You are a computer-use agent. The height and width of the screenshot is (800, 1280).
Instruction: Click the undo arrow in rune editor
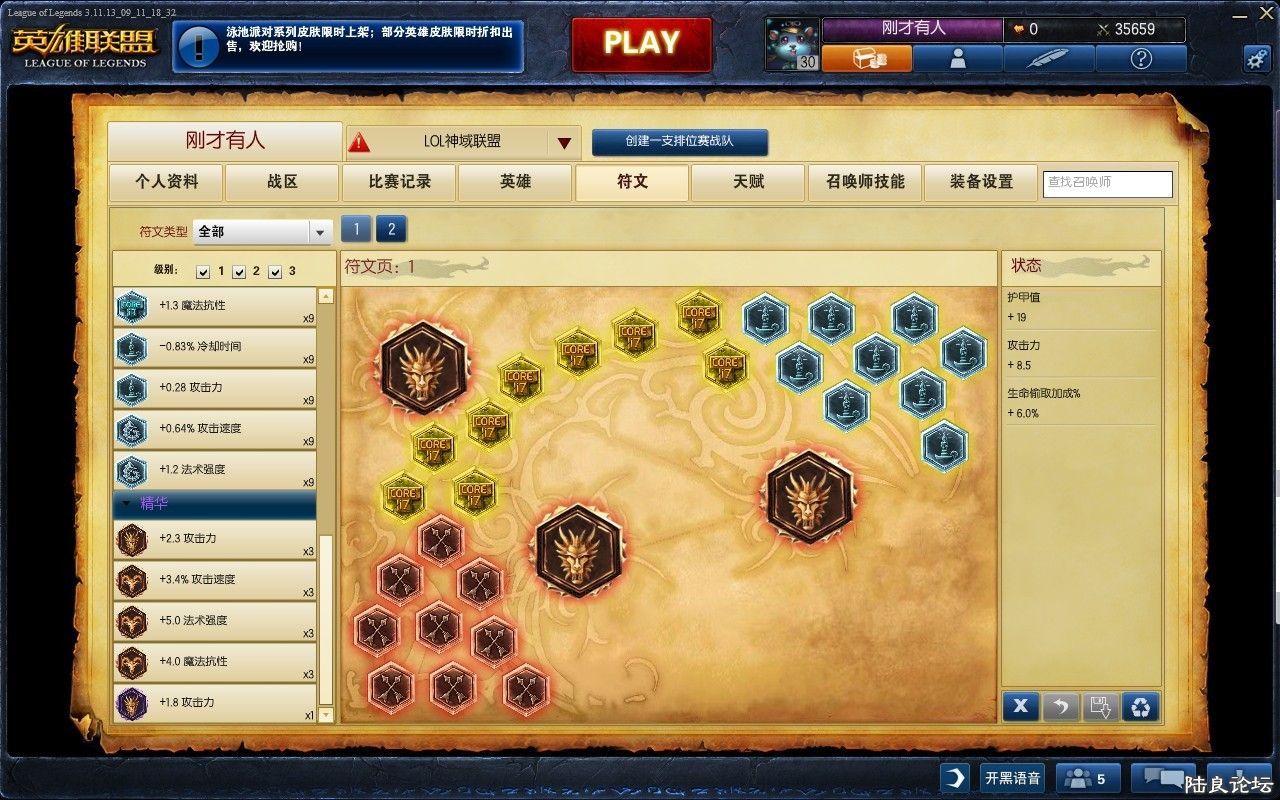tap(1061, 706)
